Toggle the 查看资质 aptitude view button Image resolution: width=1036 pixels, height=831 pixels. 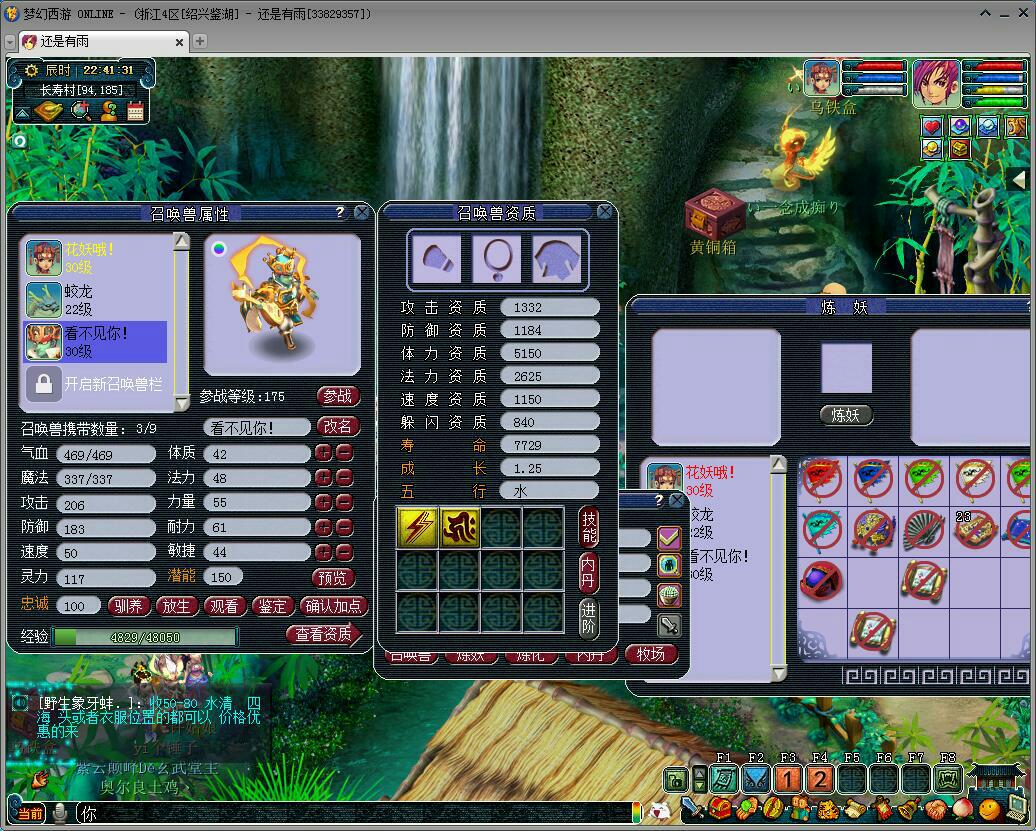tap(323, 634)
